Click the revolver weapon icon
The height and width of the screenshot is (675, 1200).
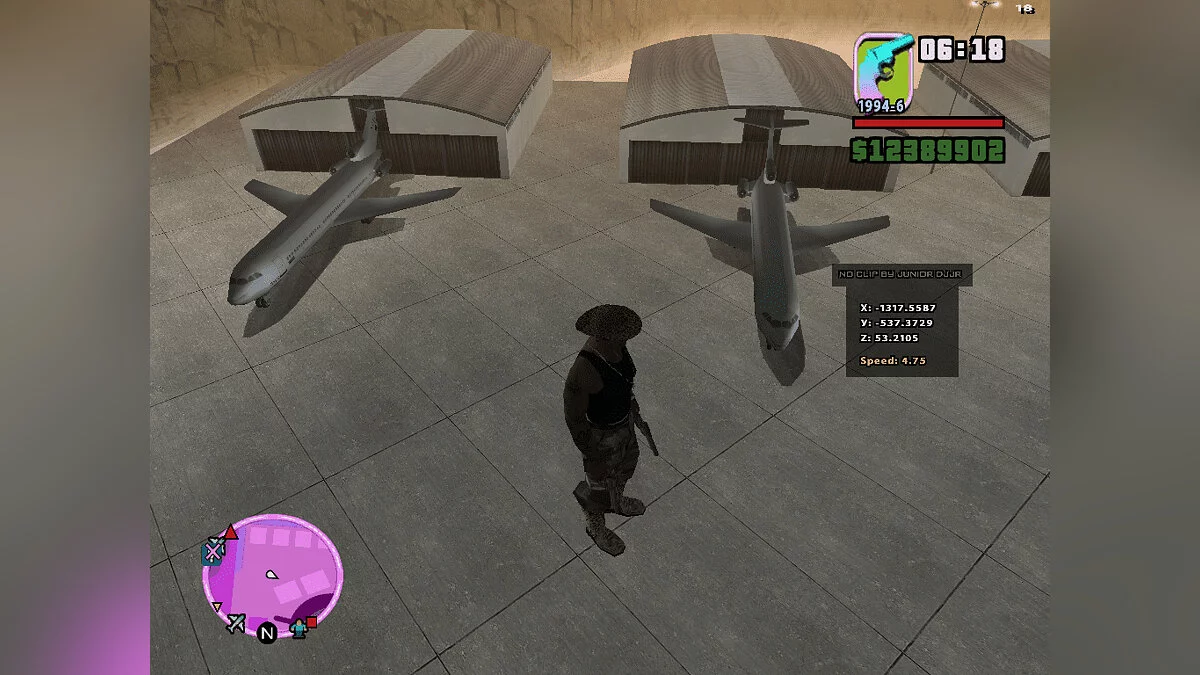click(884, 65)
